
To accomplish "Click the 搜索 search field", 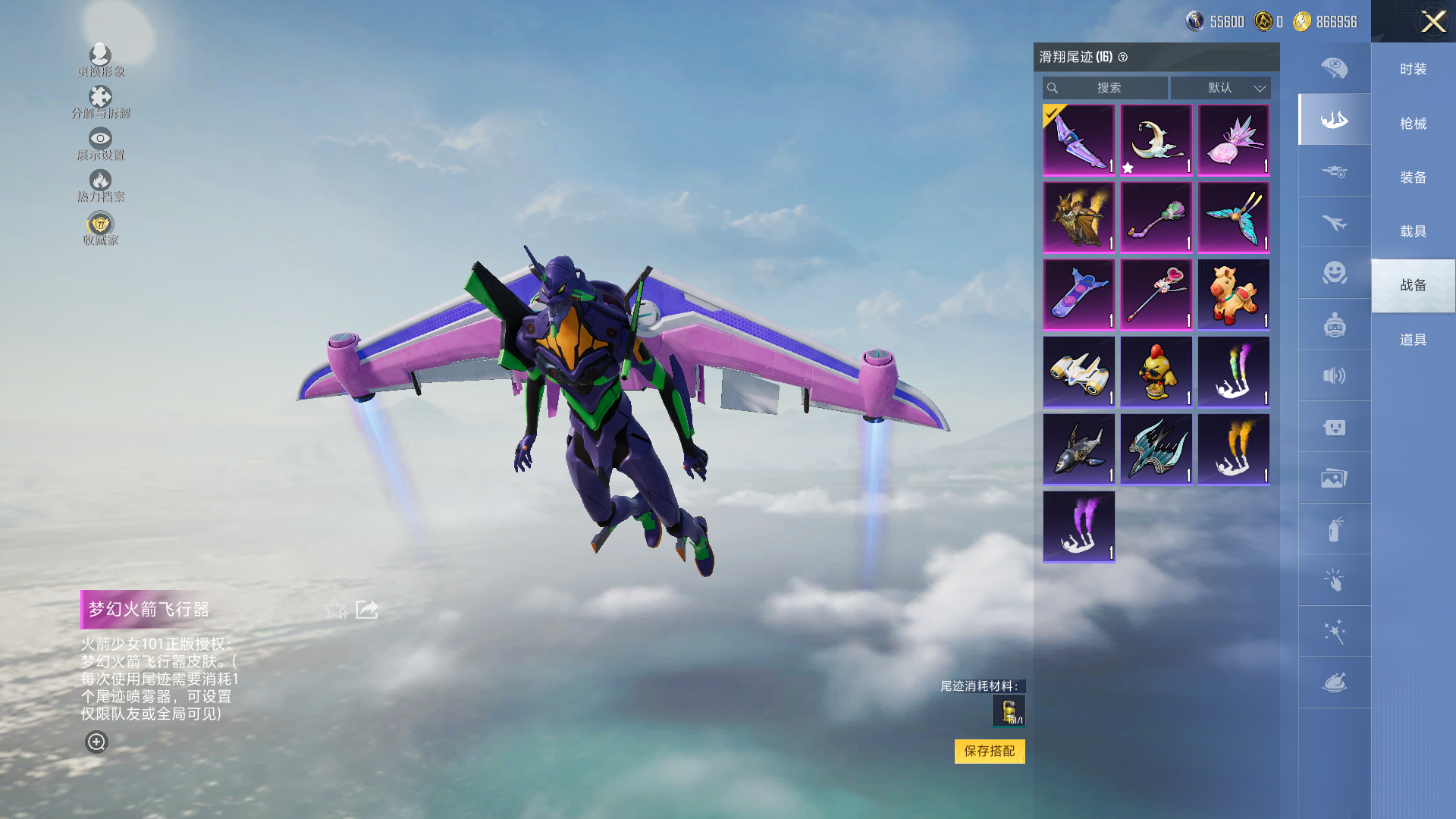I will point(1106,88).
